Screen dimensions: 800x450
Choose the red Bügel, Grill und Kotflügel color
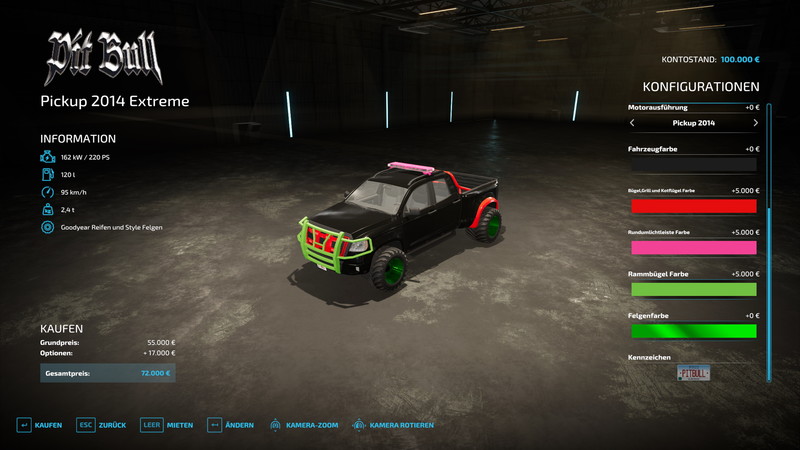click(x=693, y=206)
